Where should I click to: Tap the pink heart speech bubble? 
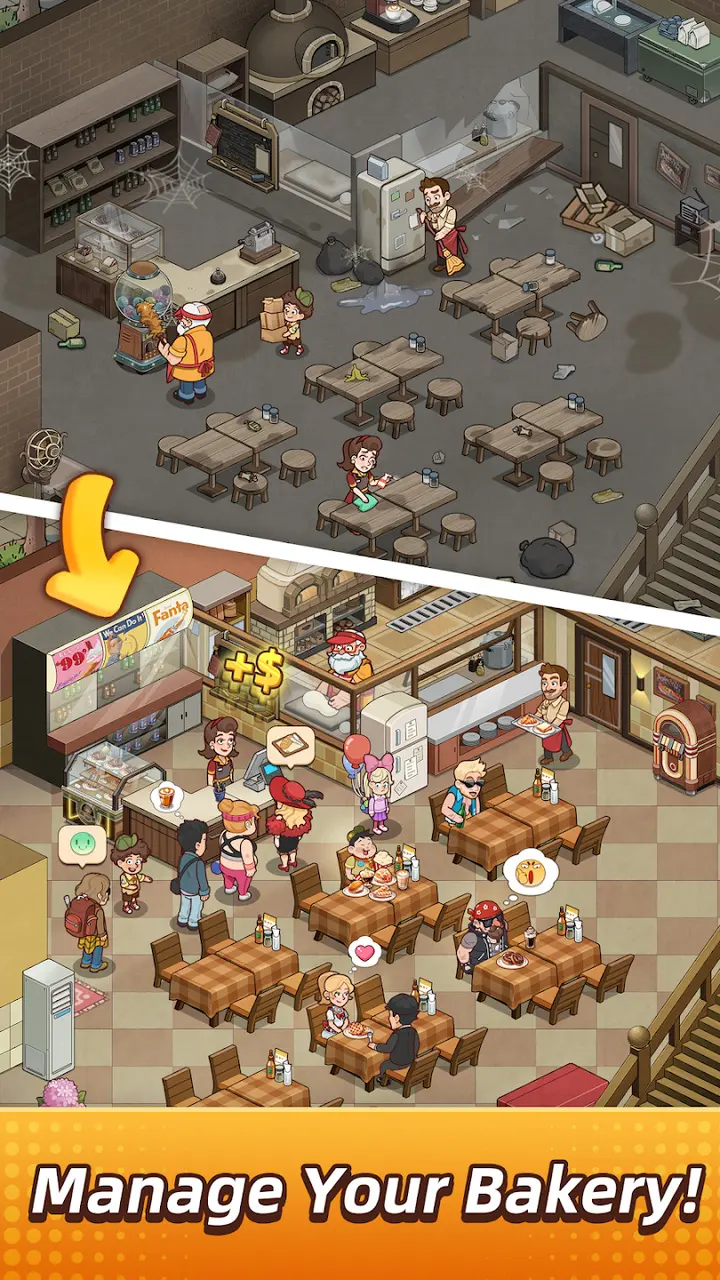point(367,952)
